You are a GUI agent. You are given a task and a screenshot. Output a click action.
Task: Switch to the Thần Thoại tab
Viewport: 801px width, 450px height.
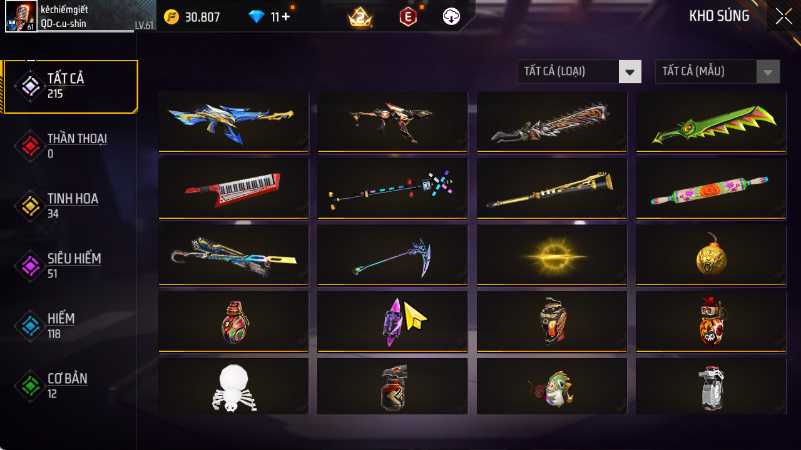(x=70, y=145)
